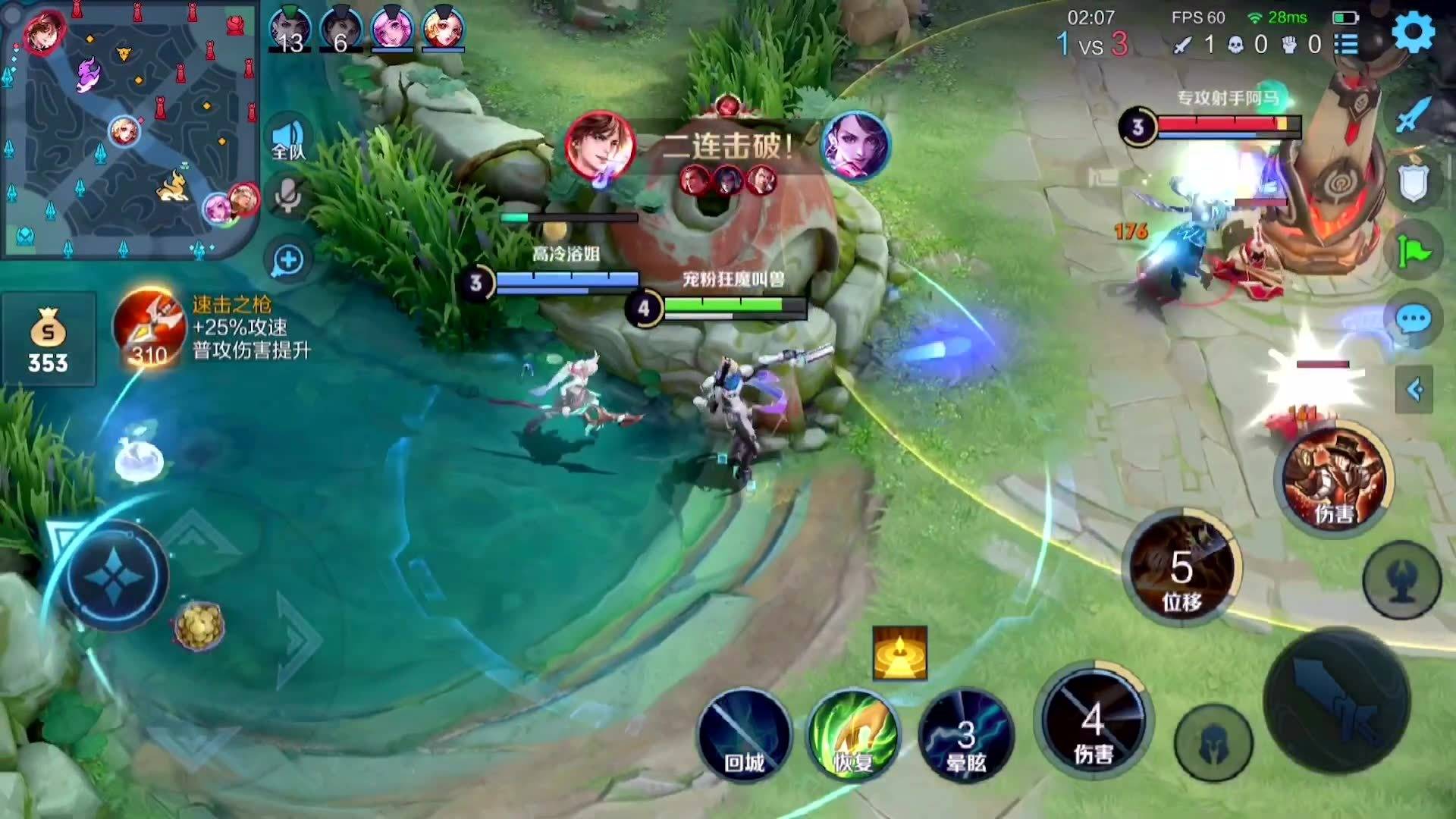Screen dimensions: 1456x819
Task: Send the defend shield signal
Action: [x=1414, y=184]
